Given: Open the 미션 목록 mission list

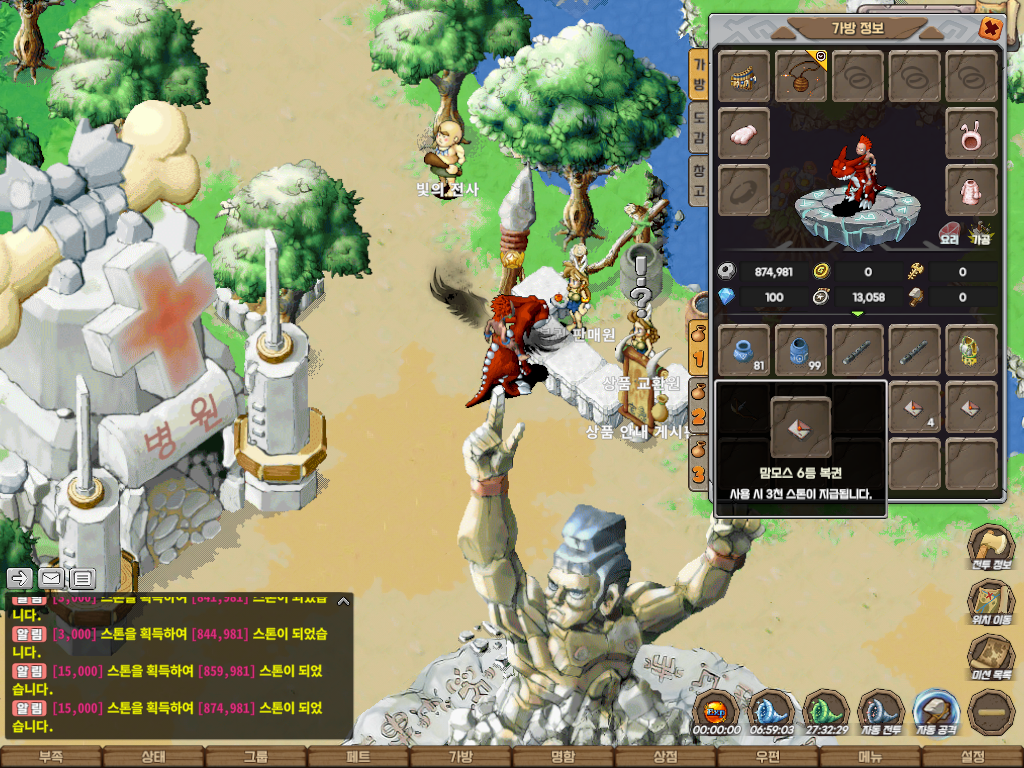Looking at the screenshot, I should pyautogui.click(x=992, y=660).
